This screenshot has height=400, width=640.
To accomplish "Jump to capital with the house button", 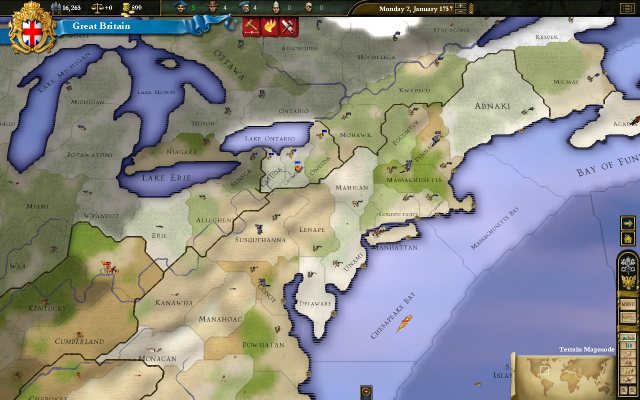I will (628, 240).
